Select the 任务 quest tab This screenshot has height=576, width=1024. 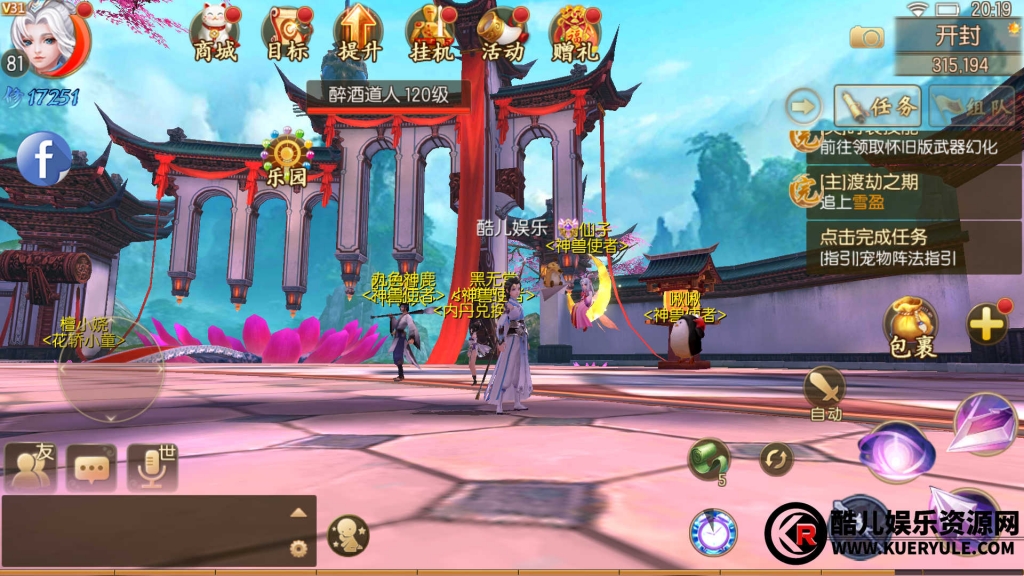tap(877, 105)
